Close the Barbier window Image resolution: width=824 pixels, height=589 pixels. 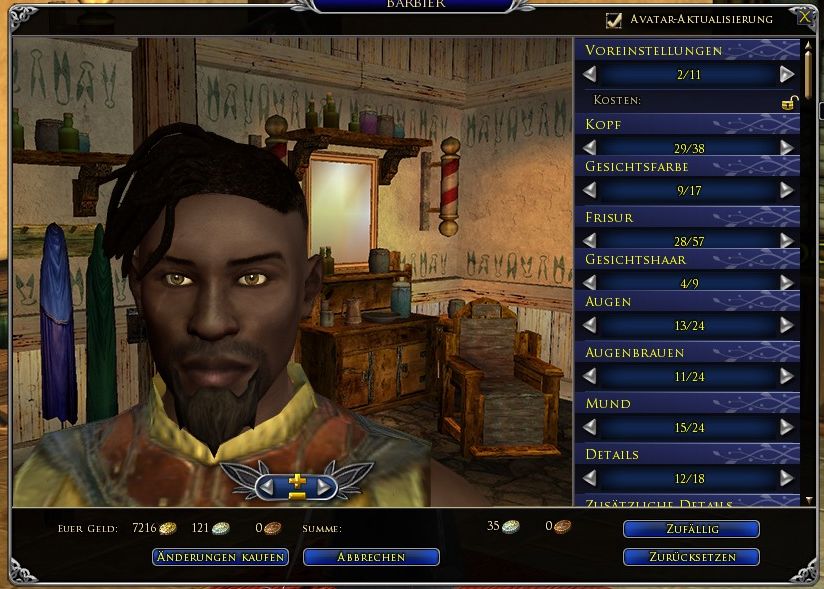[x=805, y=17]
